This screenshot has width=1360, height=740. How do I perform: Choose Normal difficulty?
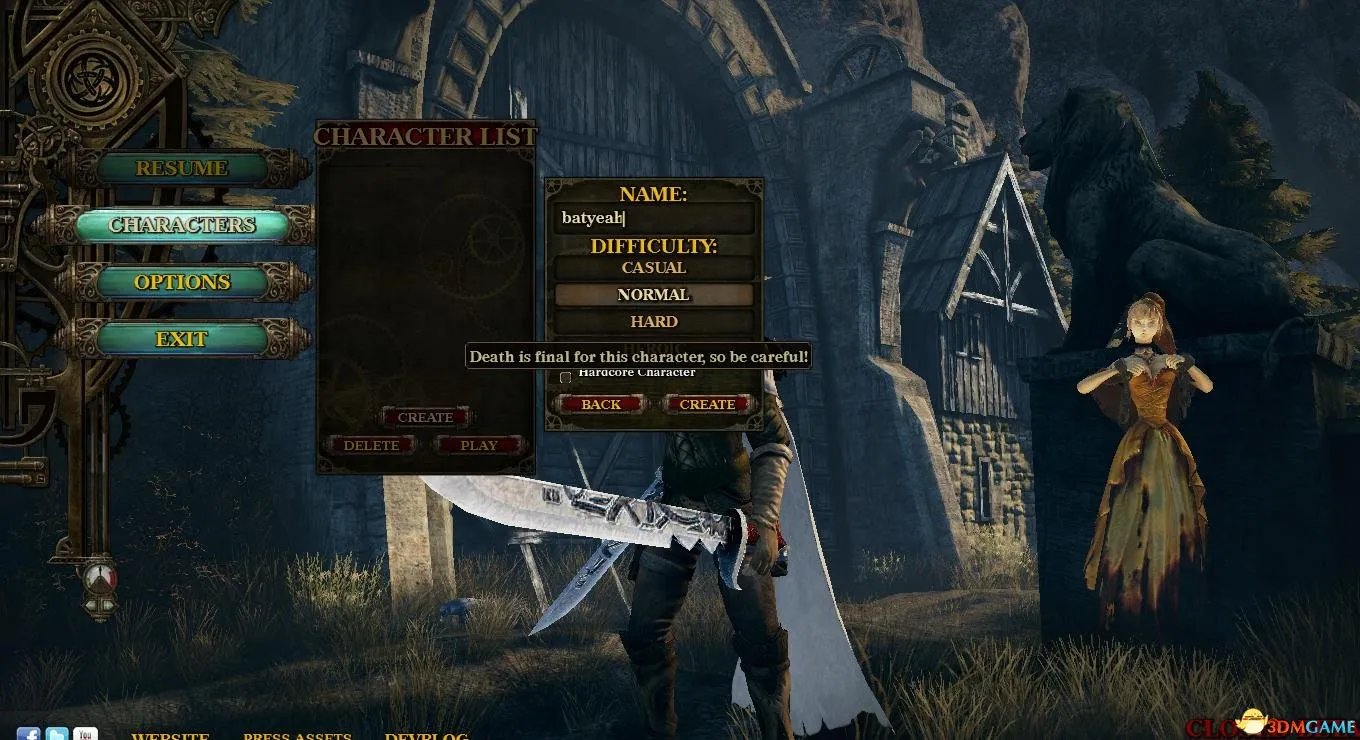pos(654,295)
